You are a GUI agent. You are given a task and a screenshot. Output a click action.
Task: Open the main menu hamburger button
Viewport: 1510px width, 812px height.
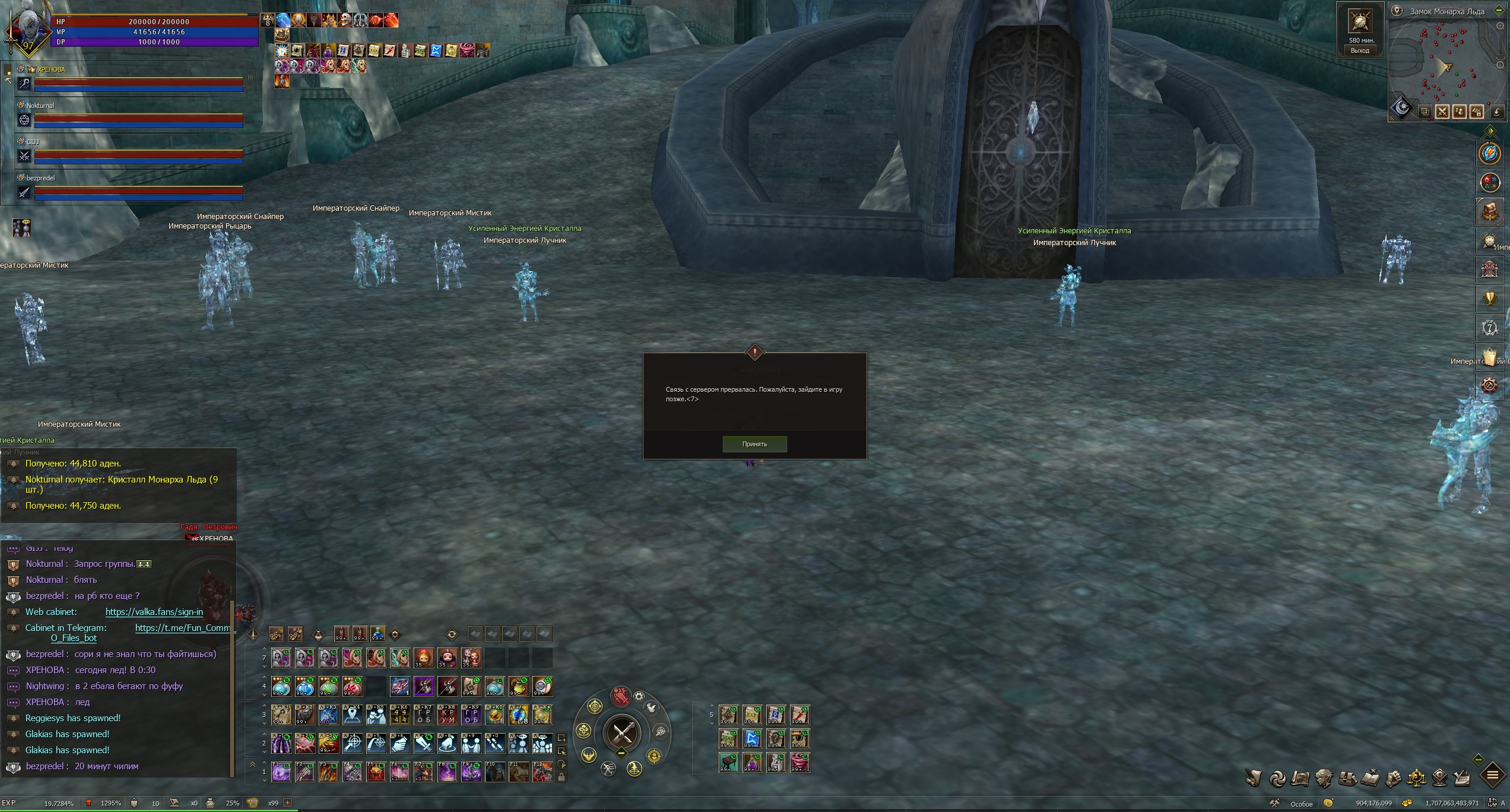pos(1492,776)
